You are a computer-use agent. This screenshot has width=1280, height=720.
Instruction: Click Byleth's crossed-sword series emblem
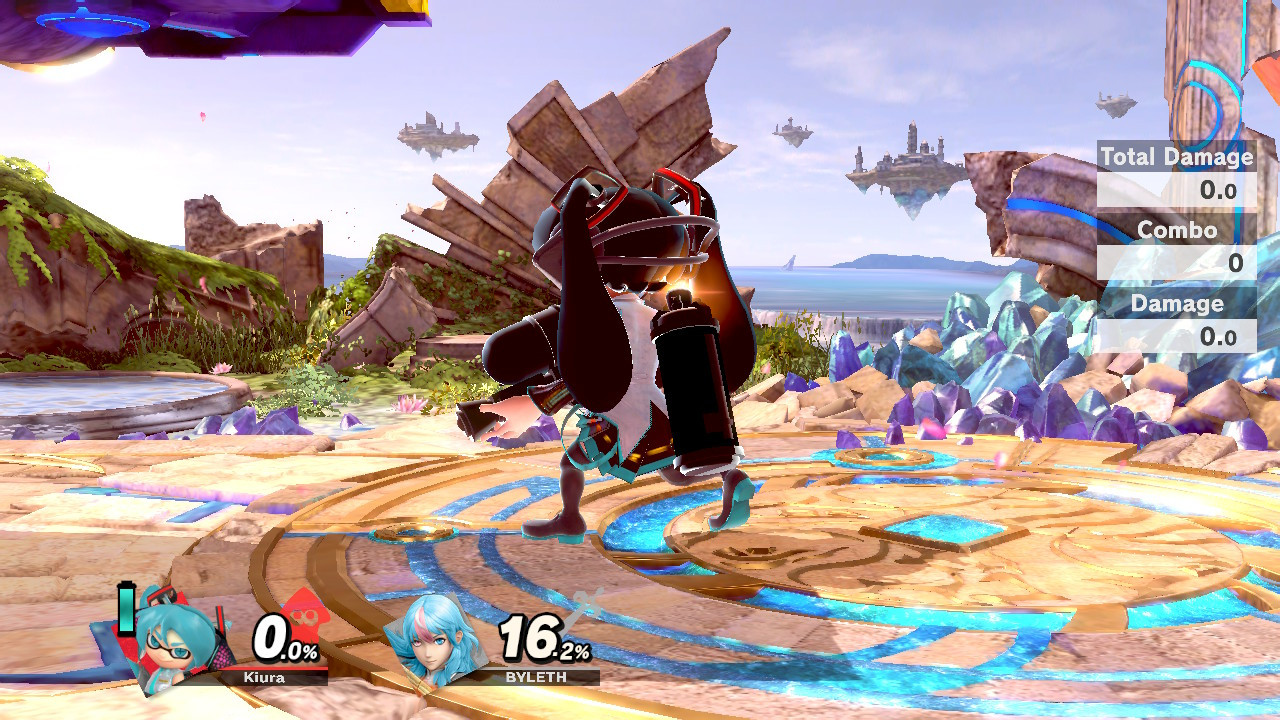click(x=585, y=606)
